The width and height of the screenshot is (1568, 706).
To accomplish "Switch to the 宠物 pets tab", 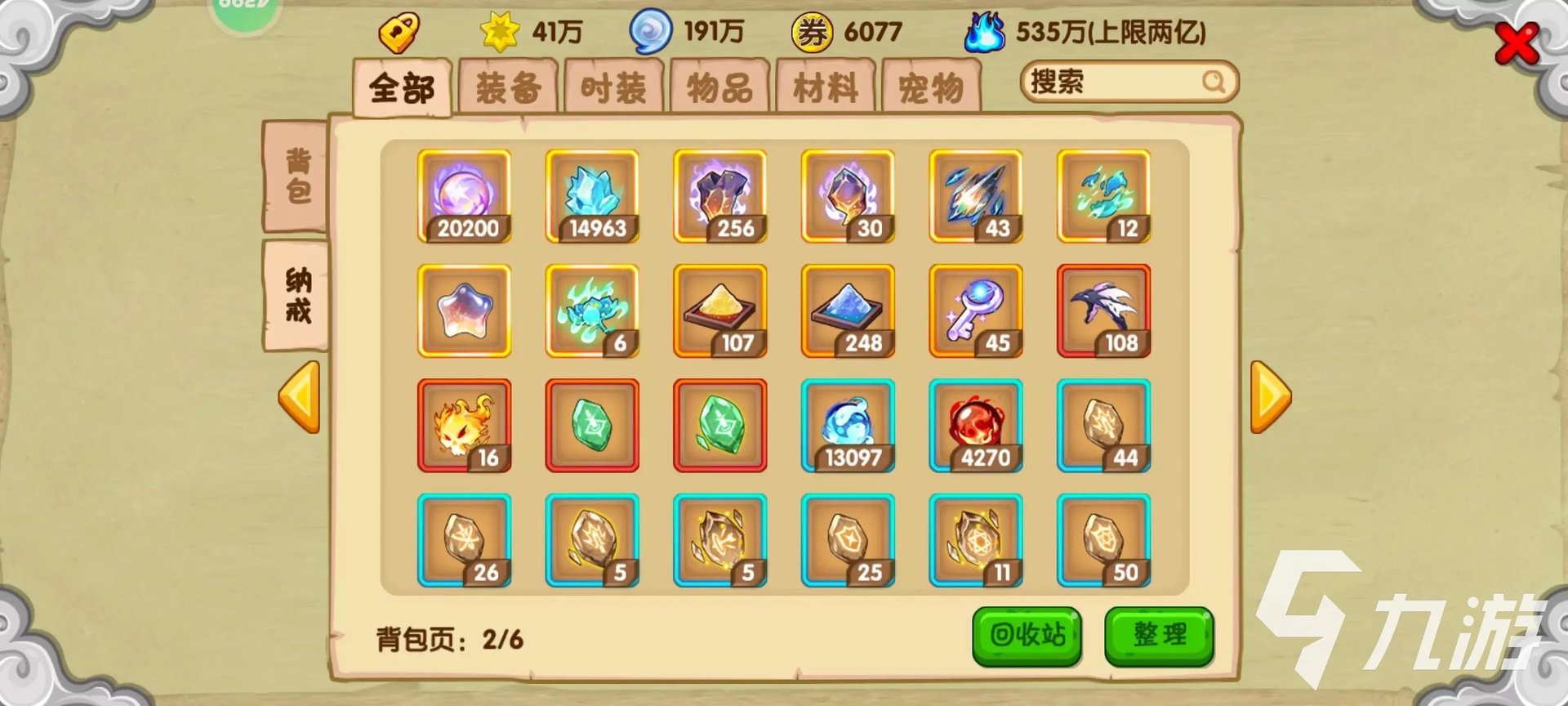I will click(931, 87).
